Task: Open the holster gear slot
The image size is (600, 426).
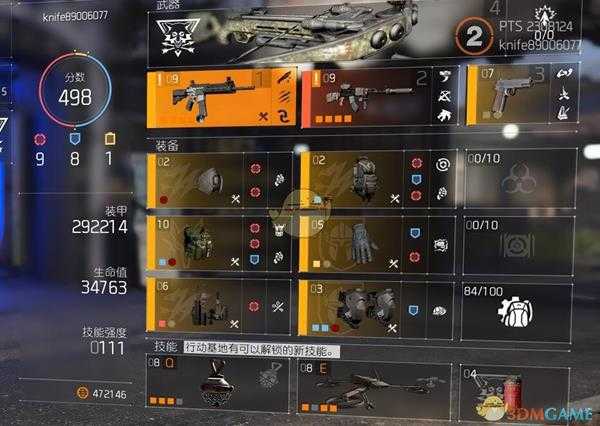Action: point(220,305)
